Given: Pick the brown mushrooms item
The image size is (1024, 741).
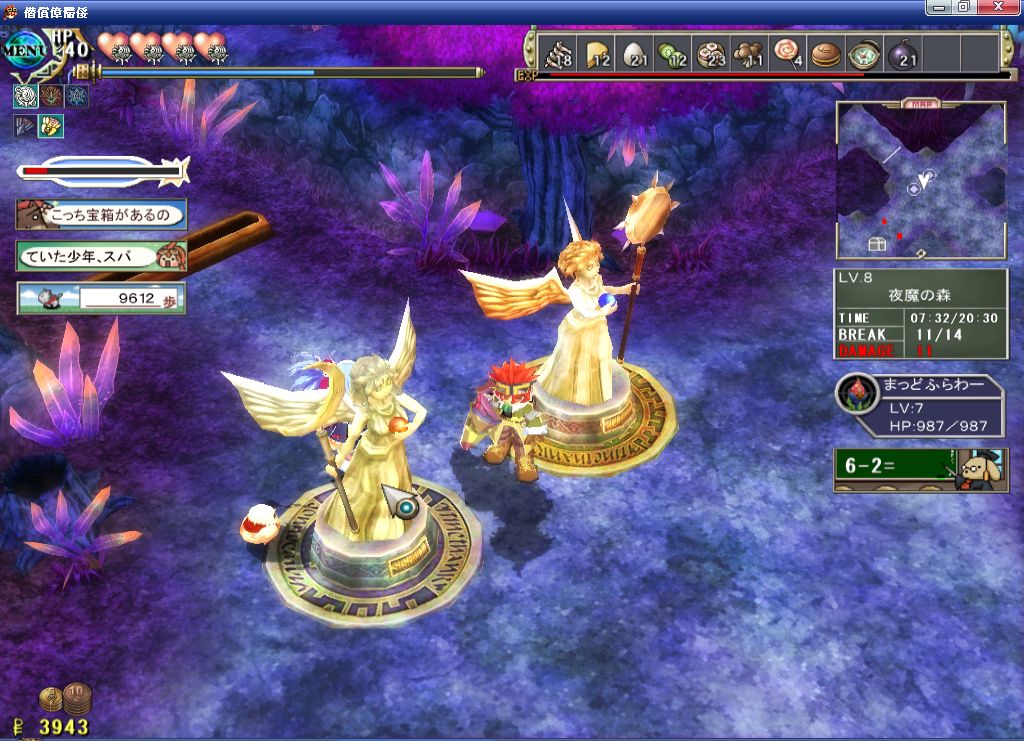Looking at the screenshot, I should (749, 54).
